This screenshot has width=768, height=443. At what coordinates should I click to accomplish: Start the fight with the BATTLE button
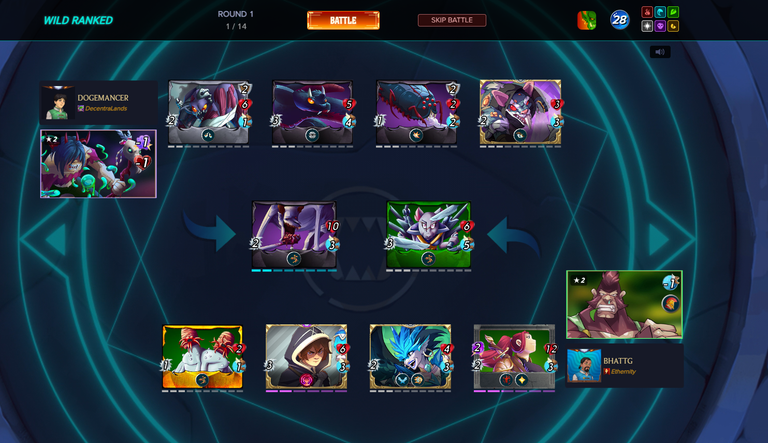[x=343, y=20]
